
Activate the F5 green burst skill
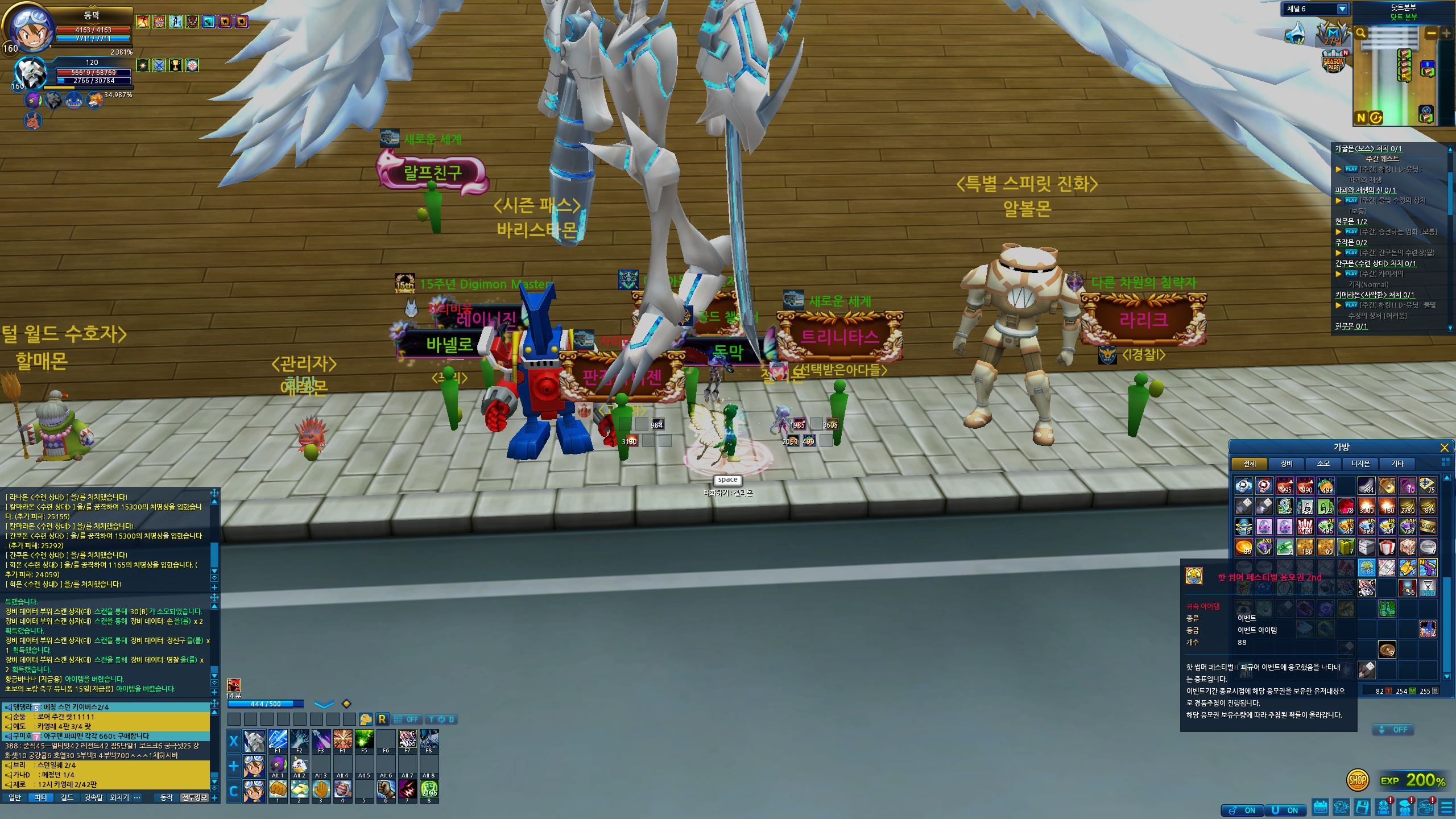[x=364, y=739]
